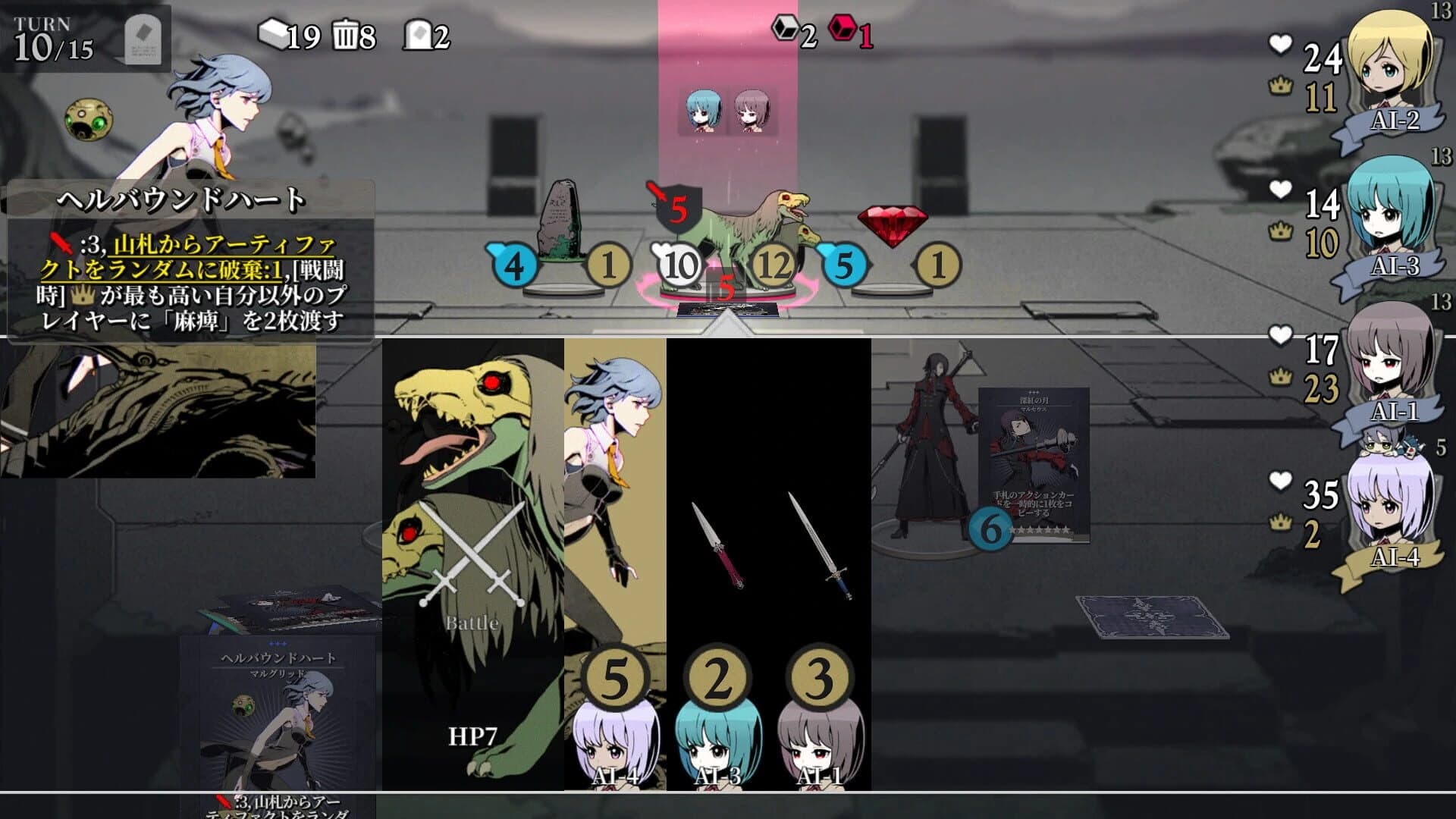Click the white 10 token under the creature
Viewport: 1456px width, 819px height.
679,265
